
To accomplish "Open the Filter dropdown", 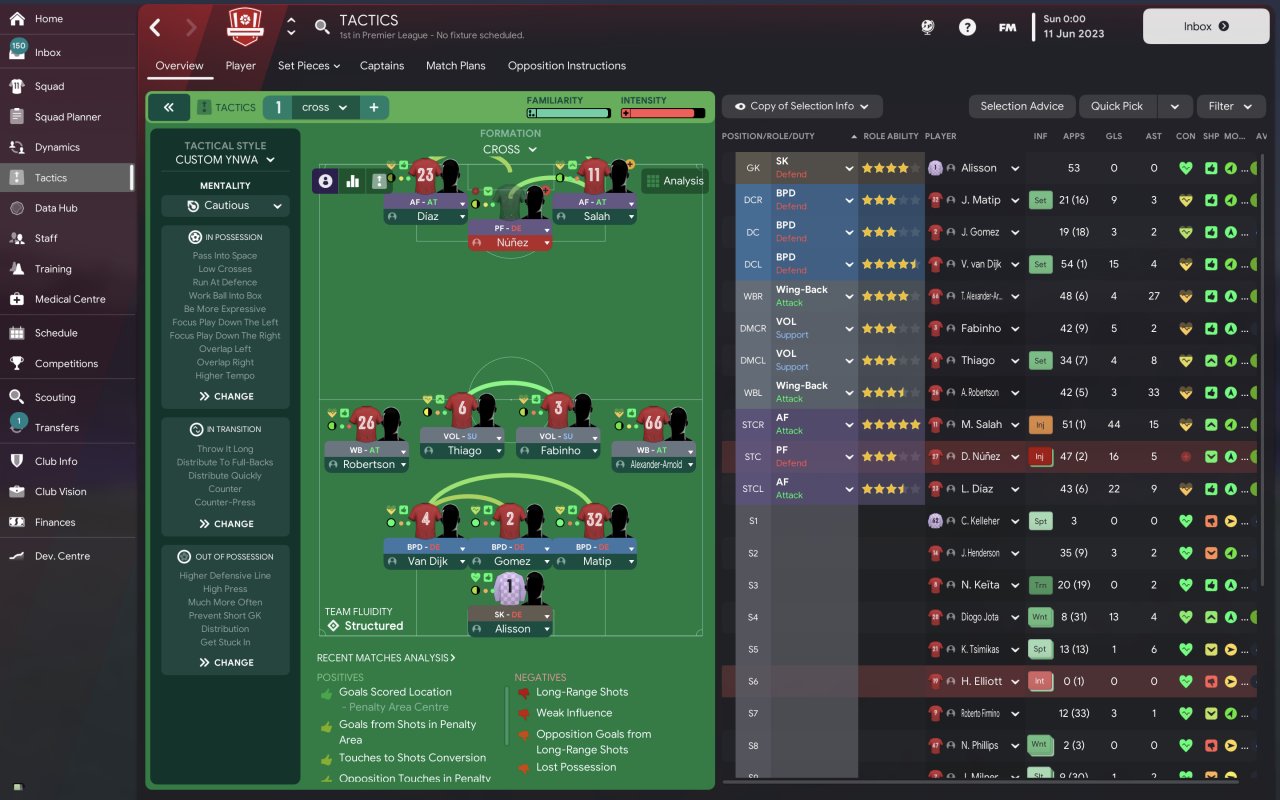I will tap(1230, 106).
